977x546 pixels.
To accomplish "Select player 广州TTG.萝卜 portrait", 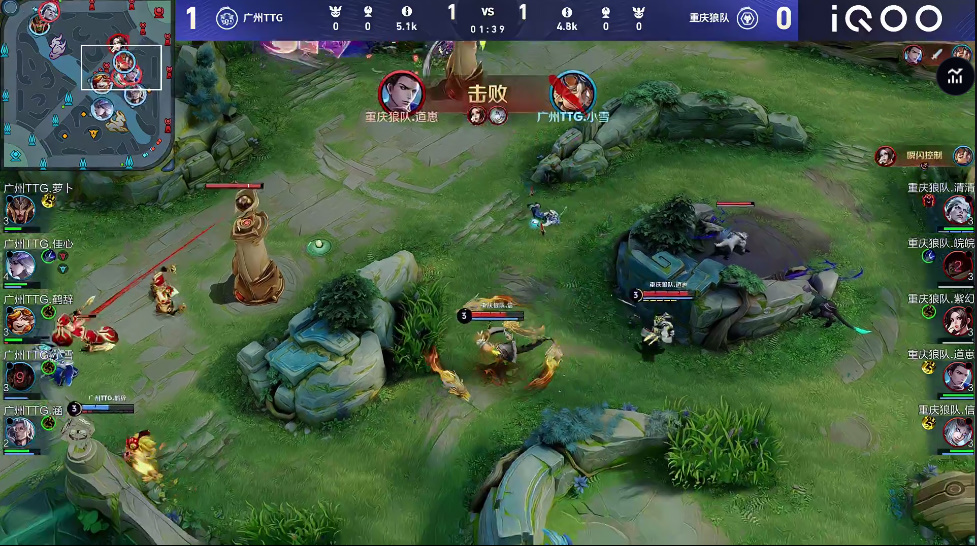I will [x=20, y=210].
